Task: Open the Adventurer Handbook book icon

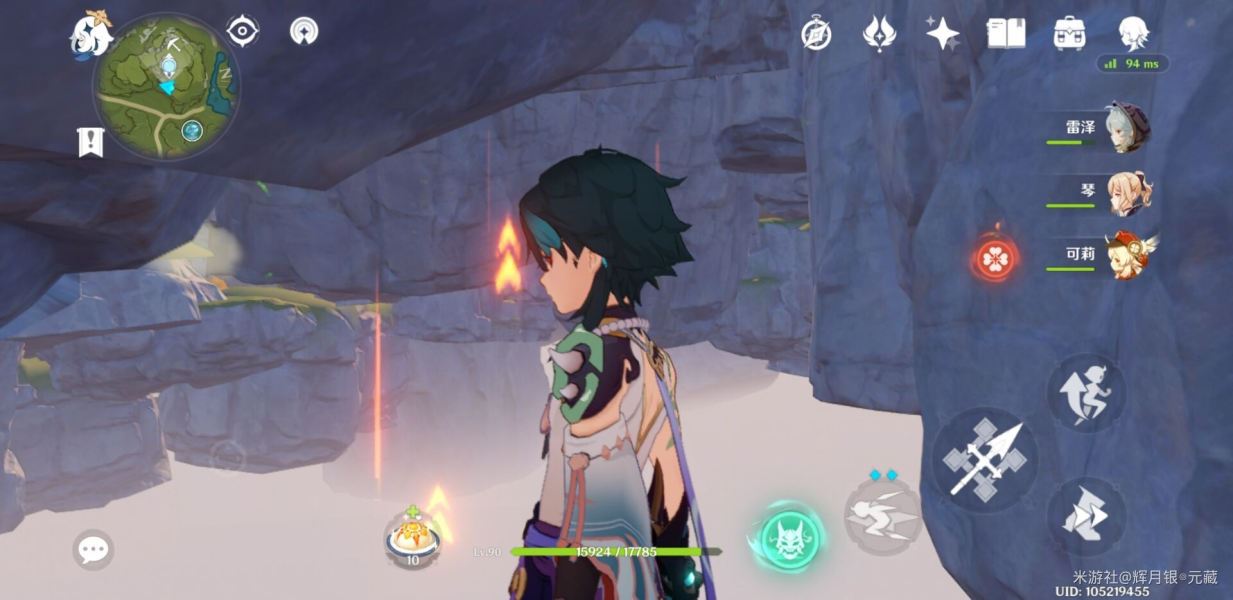Action: 1006,33
